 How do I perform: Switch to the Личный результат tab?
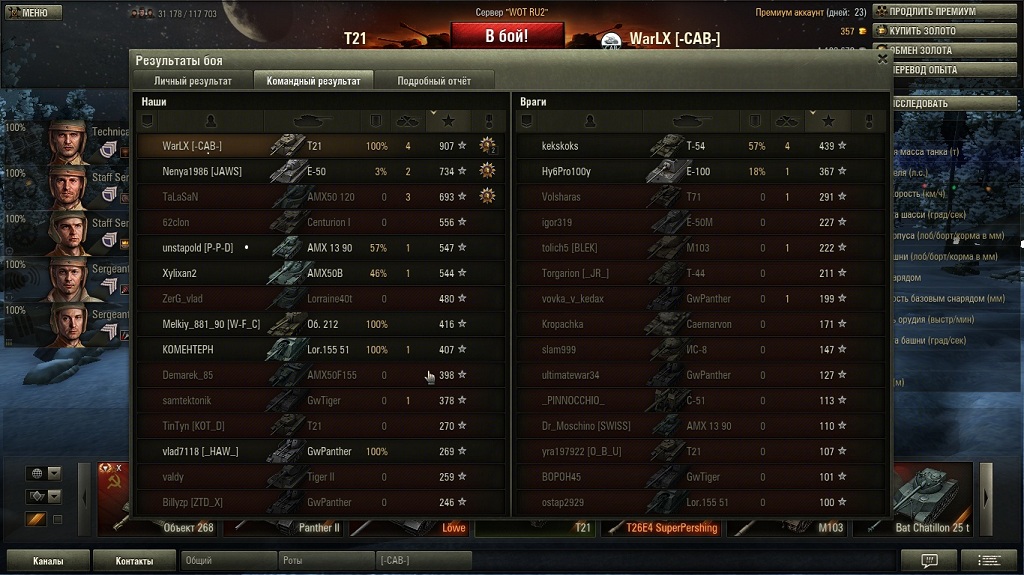pos(192,81)
